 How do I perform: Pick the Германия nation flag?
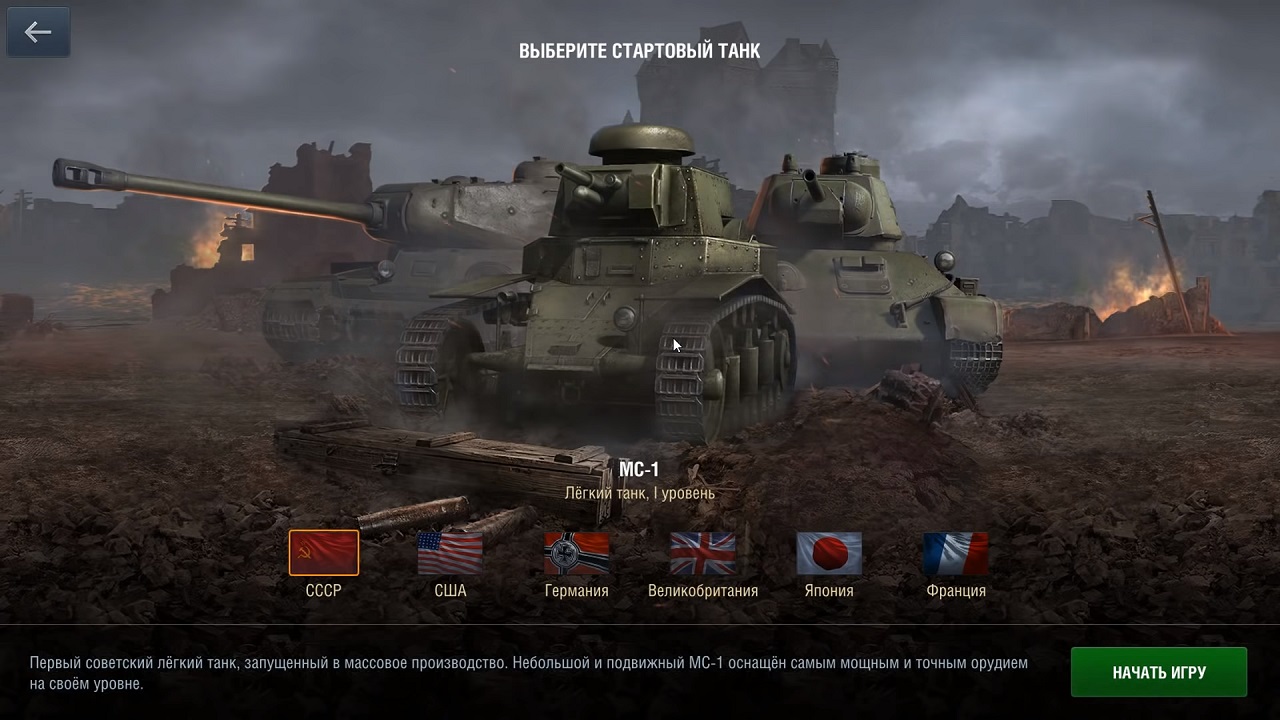pos(577,553)
